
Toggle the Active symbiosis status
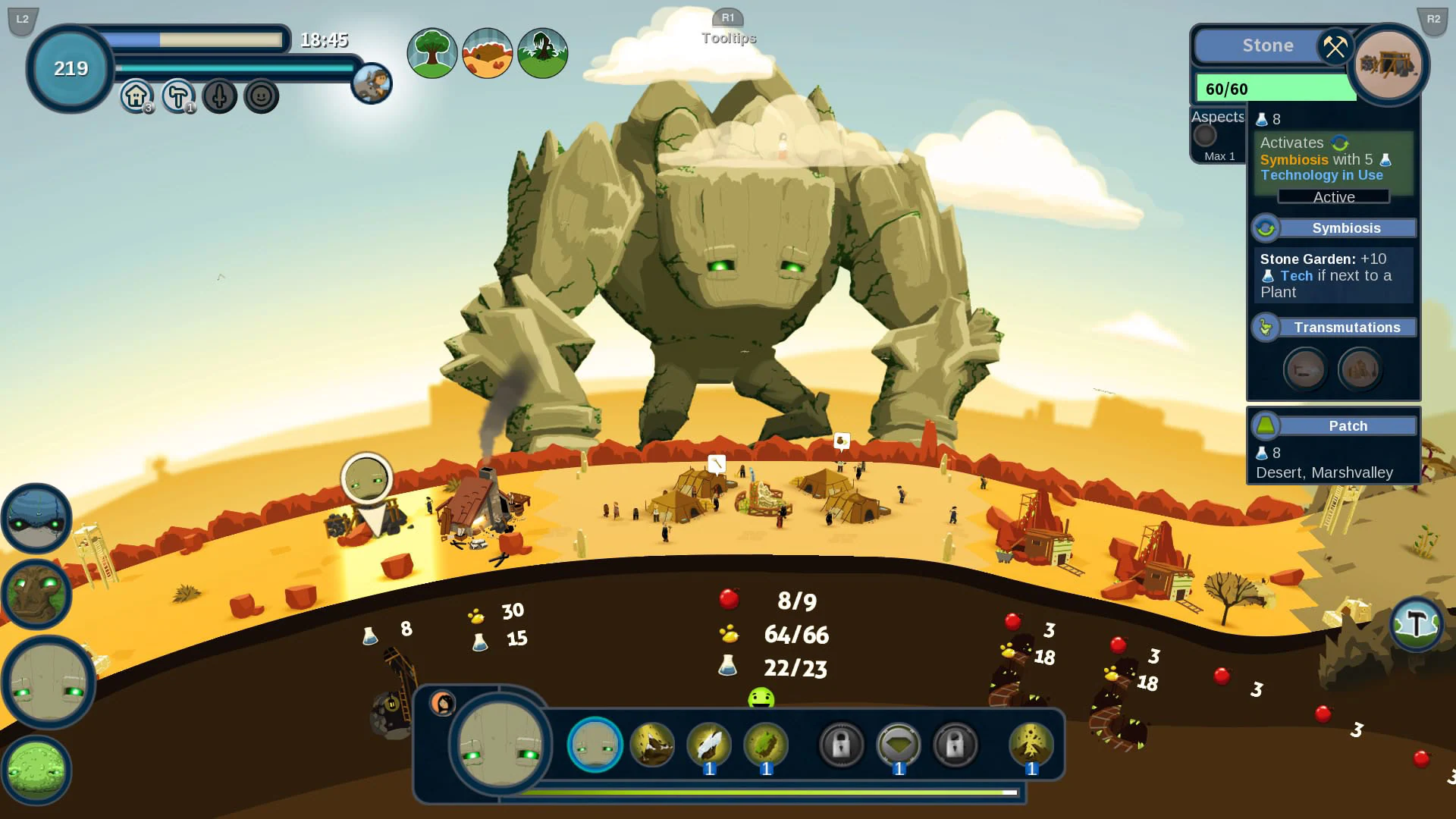click(x=1332, y=197)
